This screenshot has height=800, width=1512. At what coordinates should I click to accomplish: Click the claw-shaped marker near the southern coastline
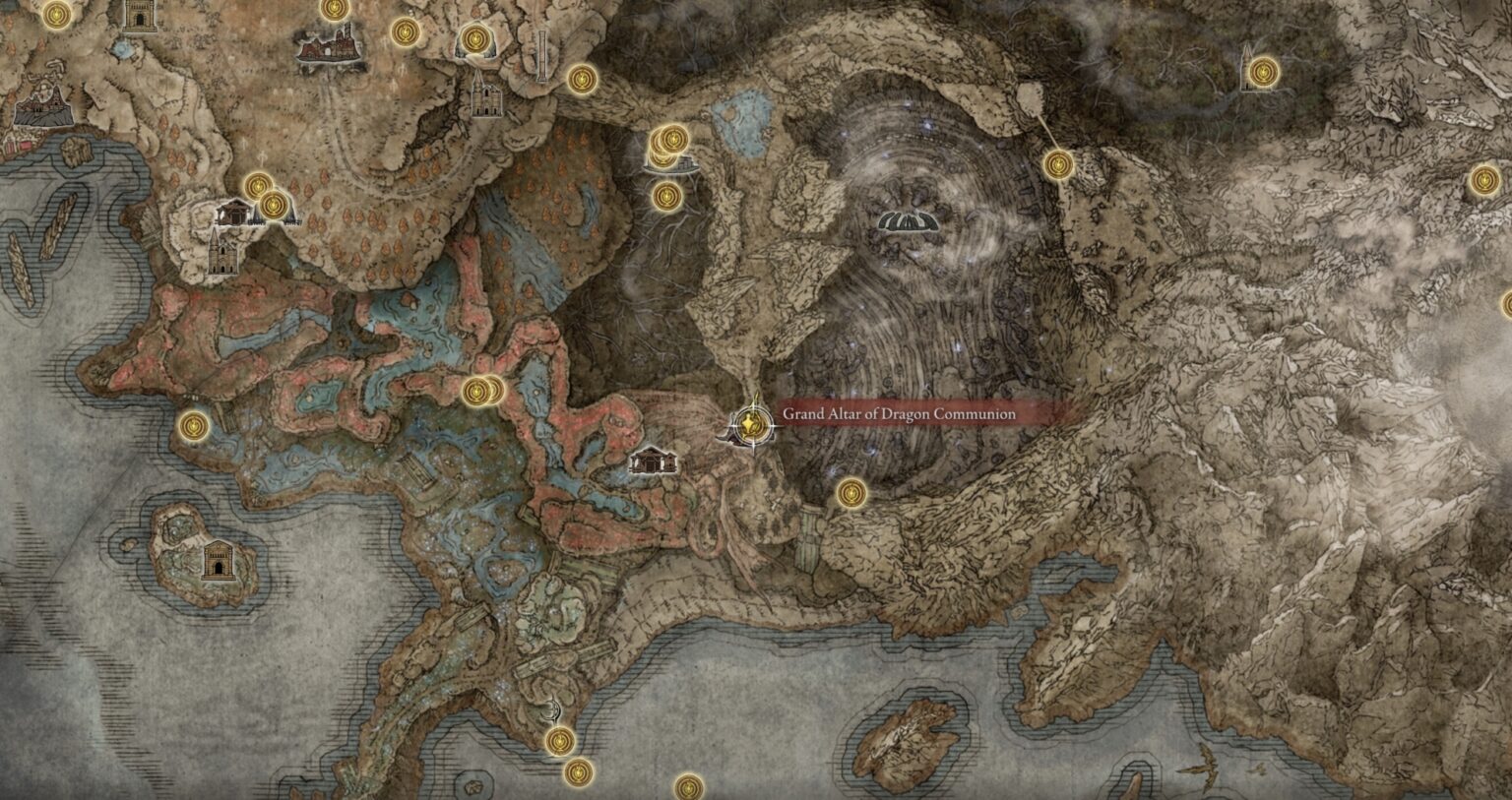click(x=551, y=710)
